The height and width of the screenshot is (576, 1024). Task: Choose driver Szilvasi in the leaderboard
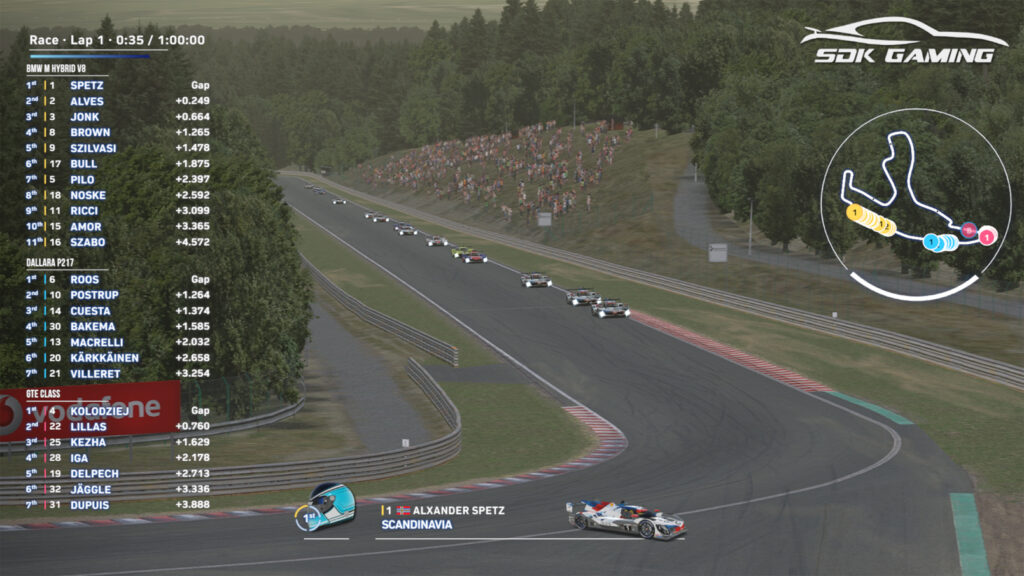(93, 148)
